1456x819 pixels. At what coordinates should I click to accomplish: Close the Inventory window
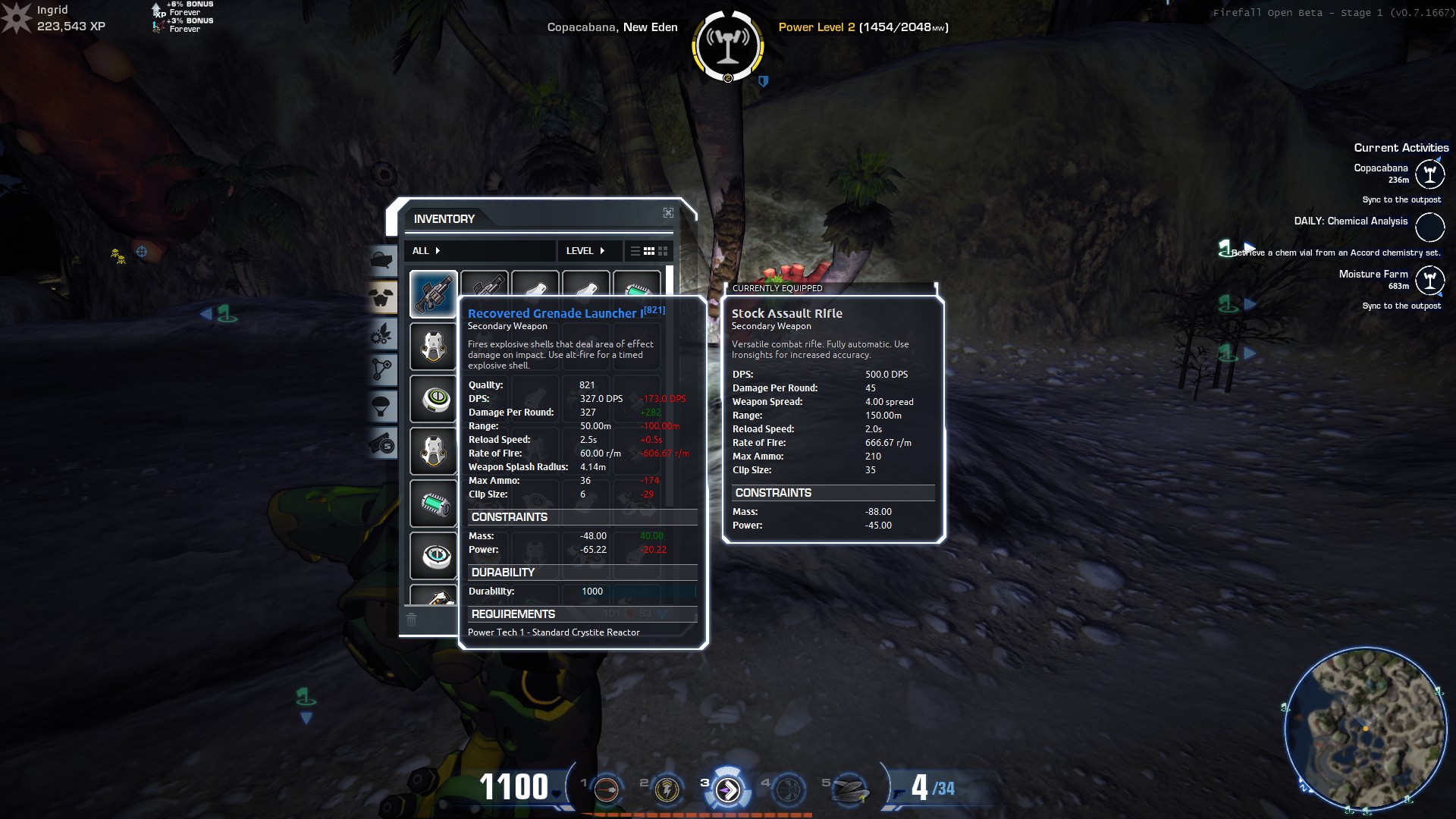[668, 213]
